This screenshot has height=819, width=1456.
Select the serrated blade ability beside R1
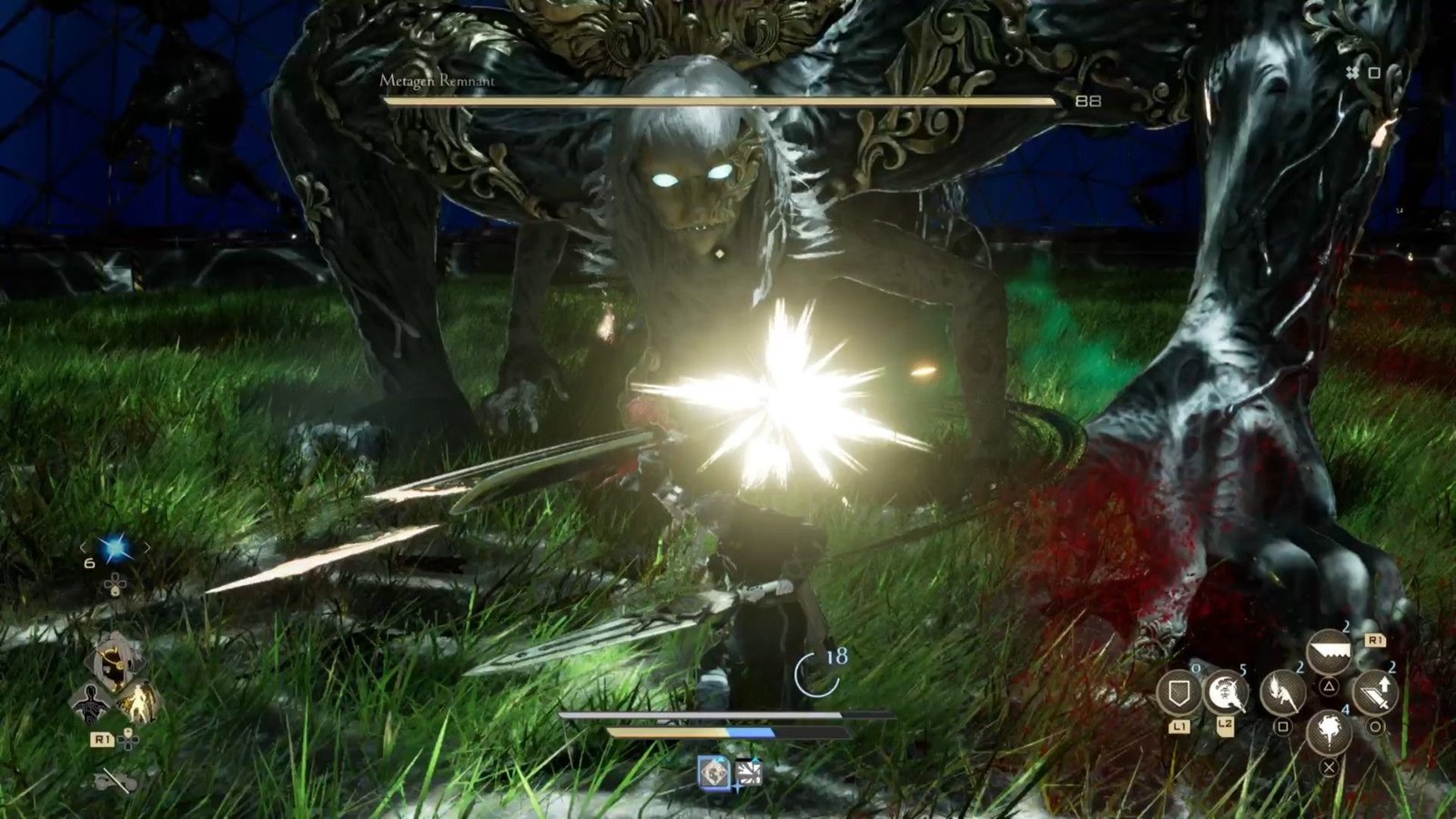click(1330, 651)
